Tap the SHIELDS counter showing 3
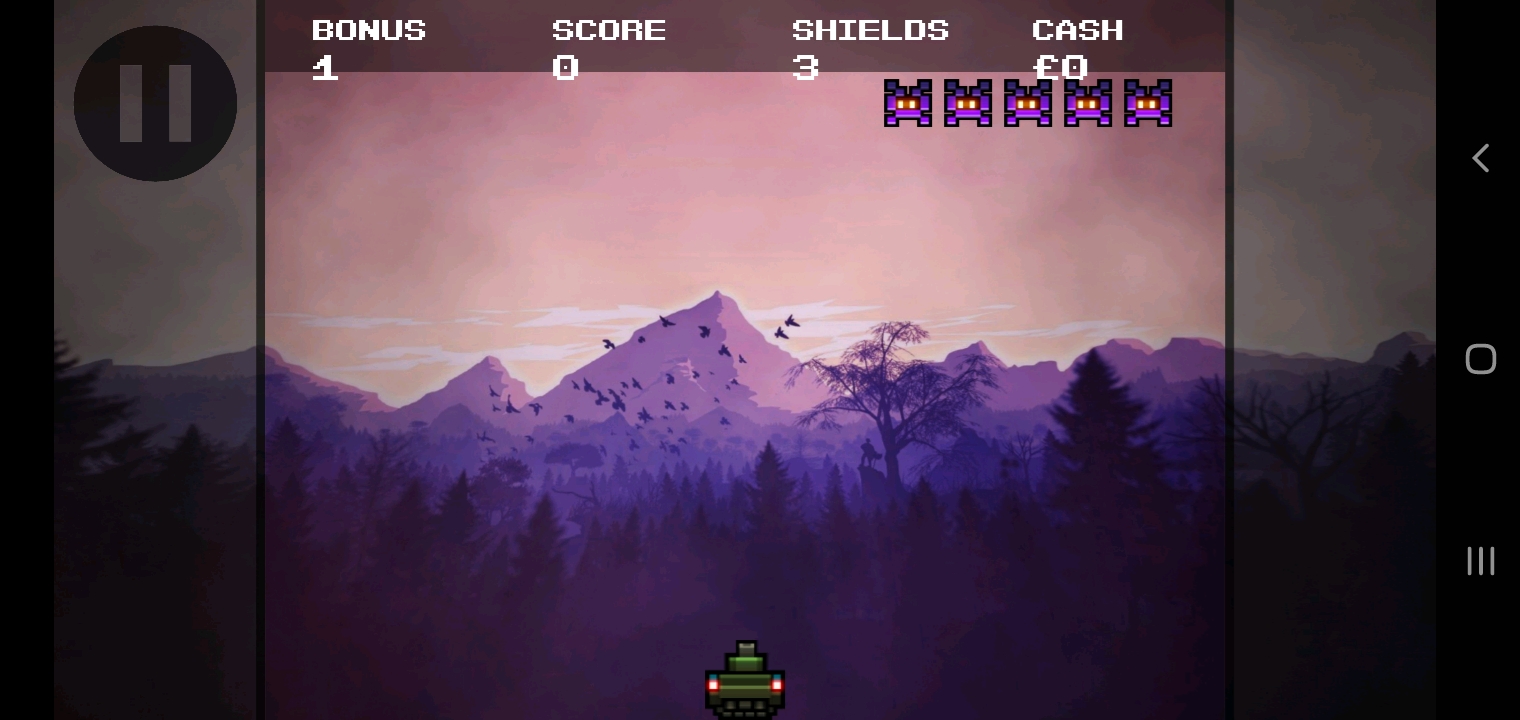Viewport: 1520px width, 720px height. (806, 67)
